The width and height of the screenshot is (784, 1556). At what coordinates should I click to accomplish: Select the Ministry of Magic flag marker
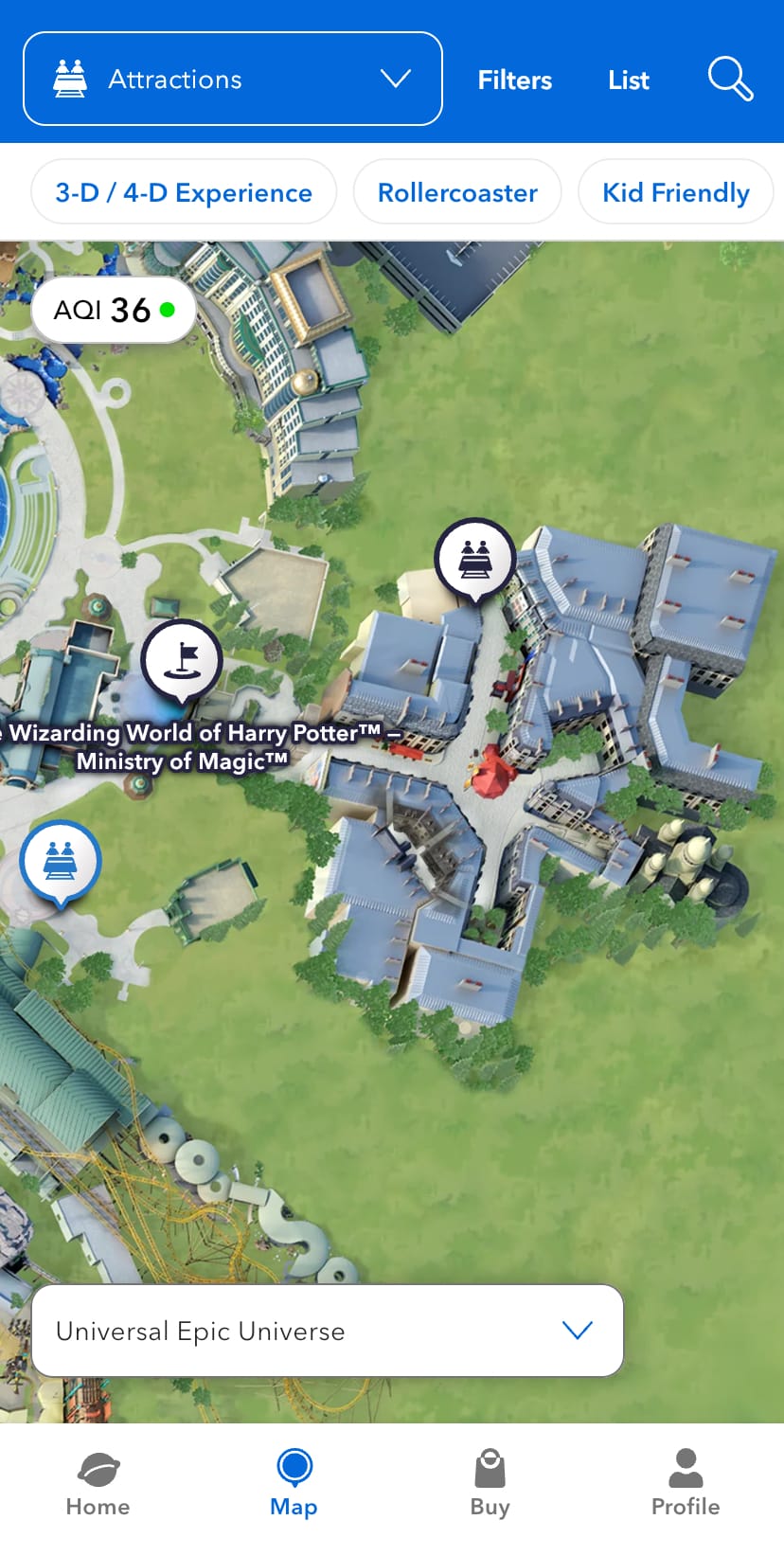point(182,660)
